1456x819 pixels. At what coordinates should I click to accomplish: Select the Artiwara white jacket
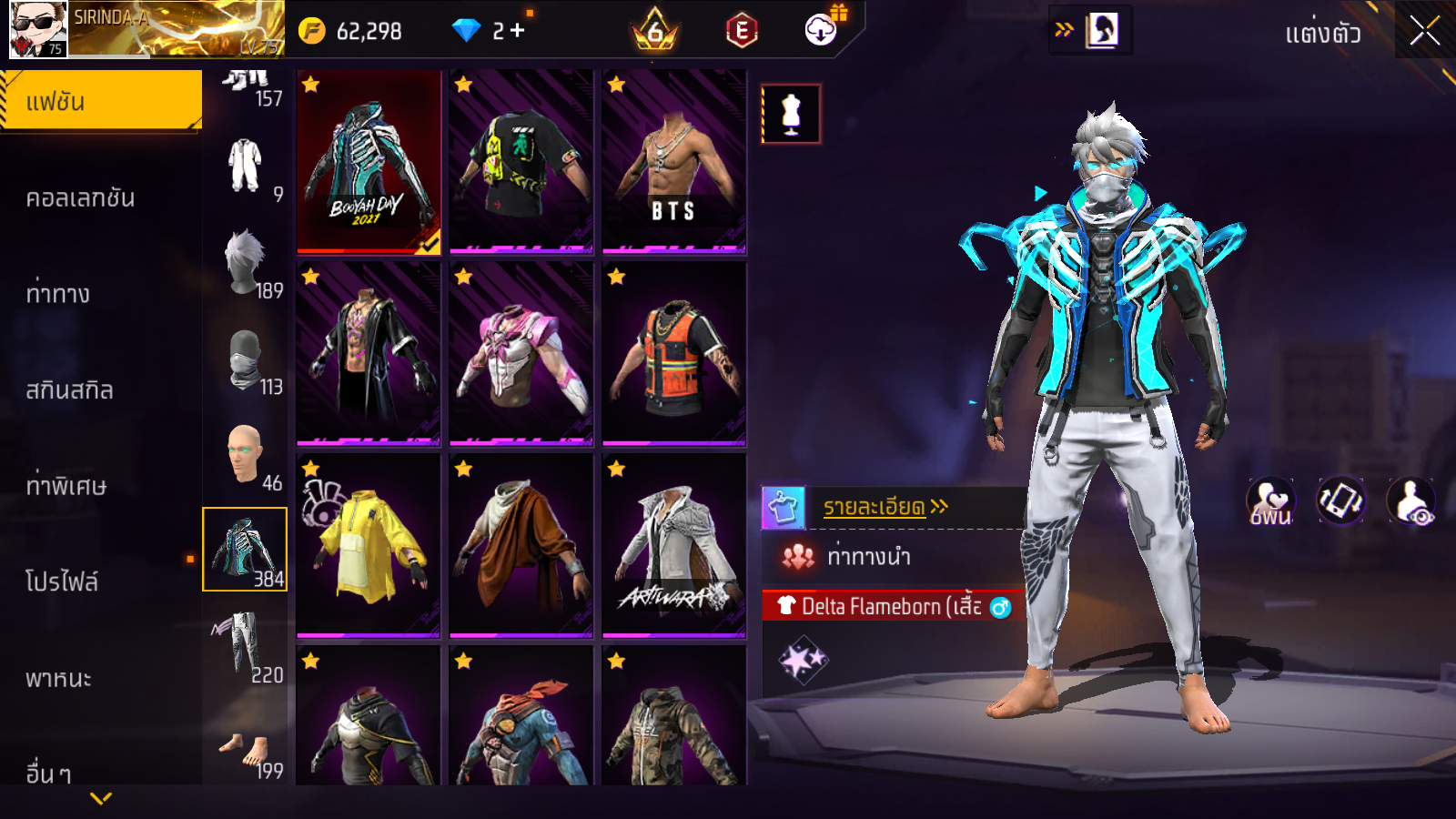click(x=673, y=546)
